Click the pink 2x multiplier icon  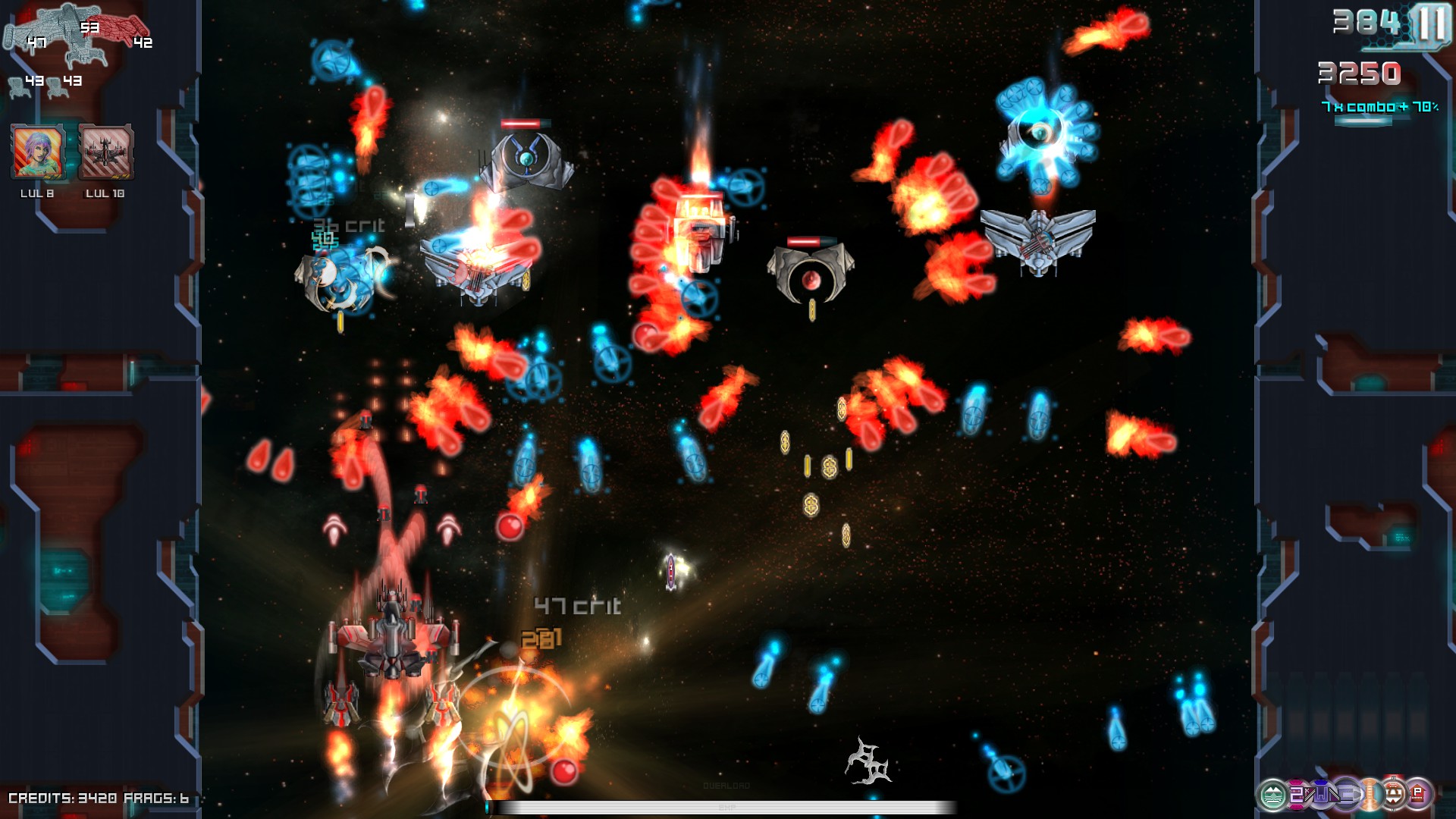(1297, 794)
